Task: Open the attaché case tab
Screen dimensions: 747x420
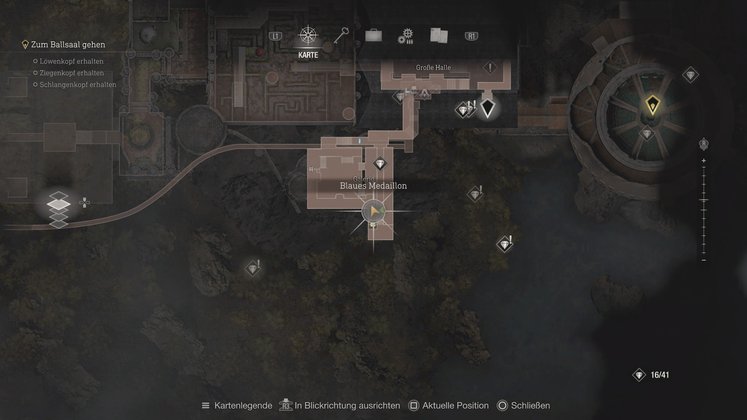Action: [373, 36]
